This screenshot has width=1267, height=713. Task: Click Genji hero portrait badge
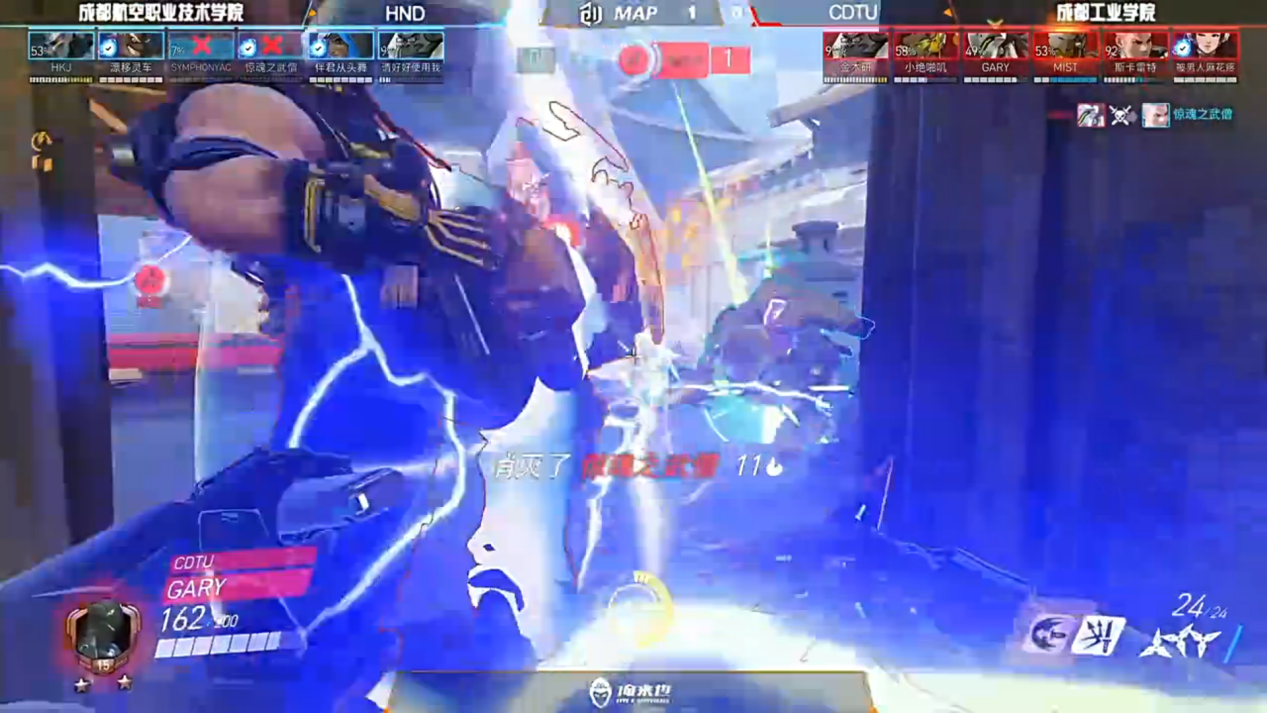102,637
